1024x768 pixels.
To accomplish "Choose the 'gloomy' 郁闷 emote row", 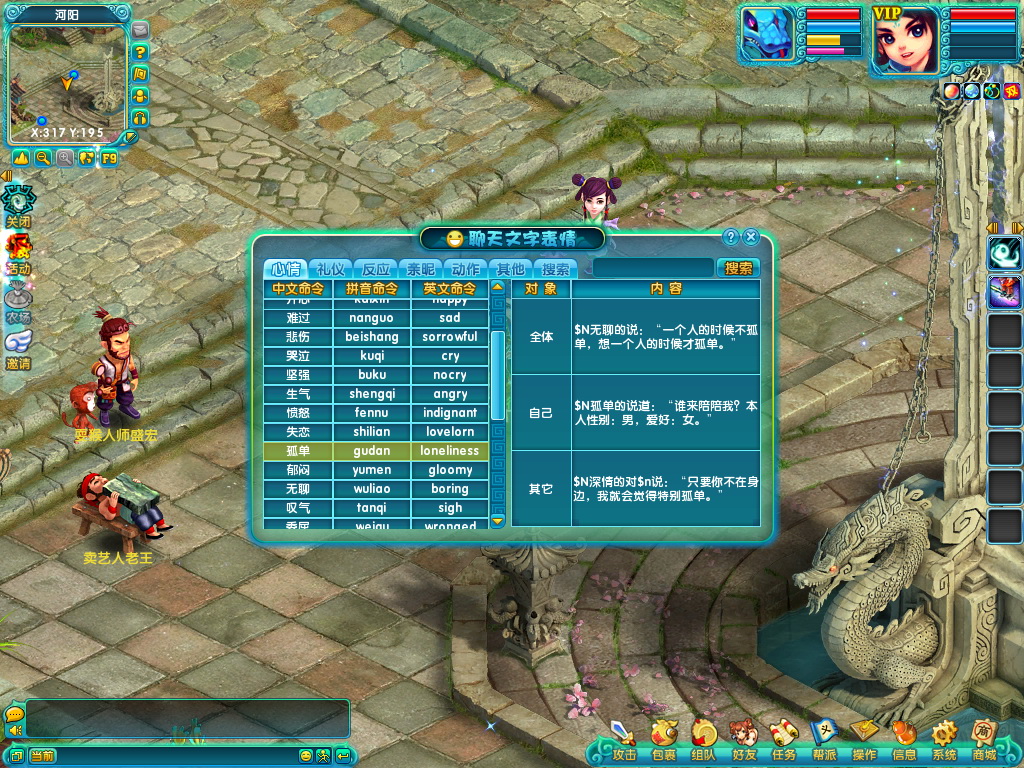I will (376, 470).
